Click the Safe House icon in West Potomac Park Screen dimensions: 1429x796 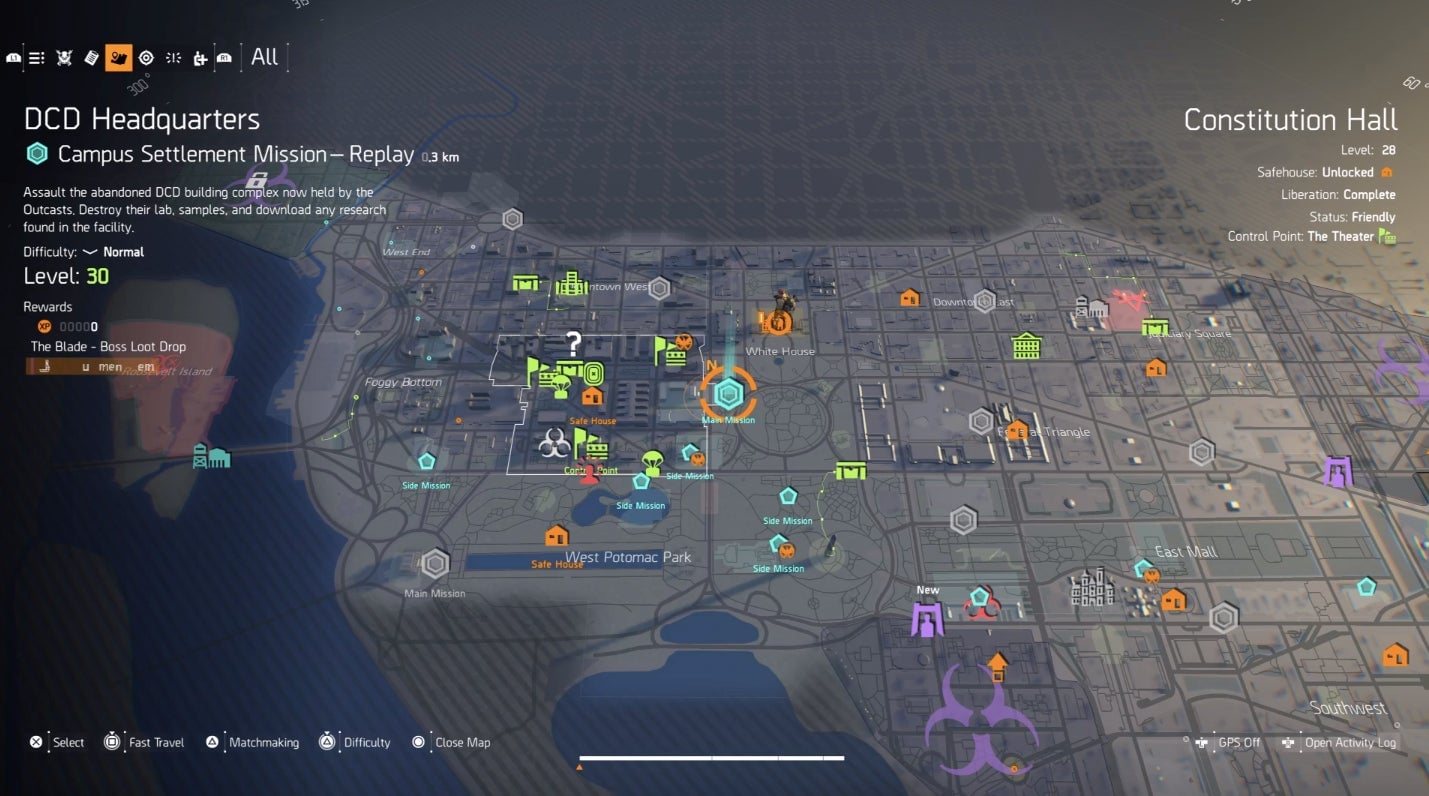557,537
